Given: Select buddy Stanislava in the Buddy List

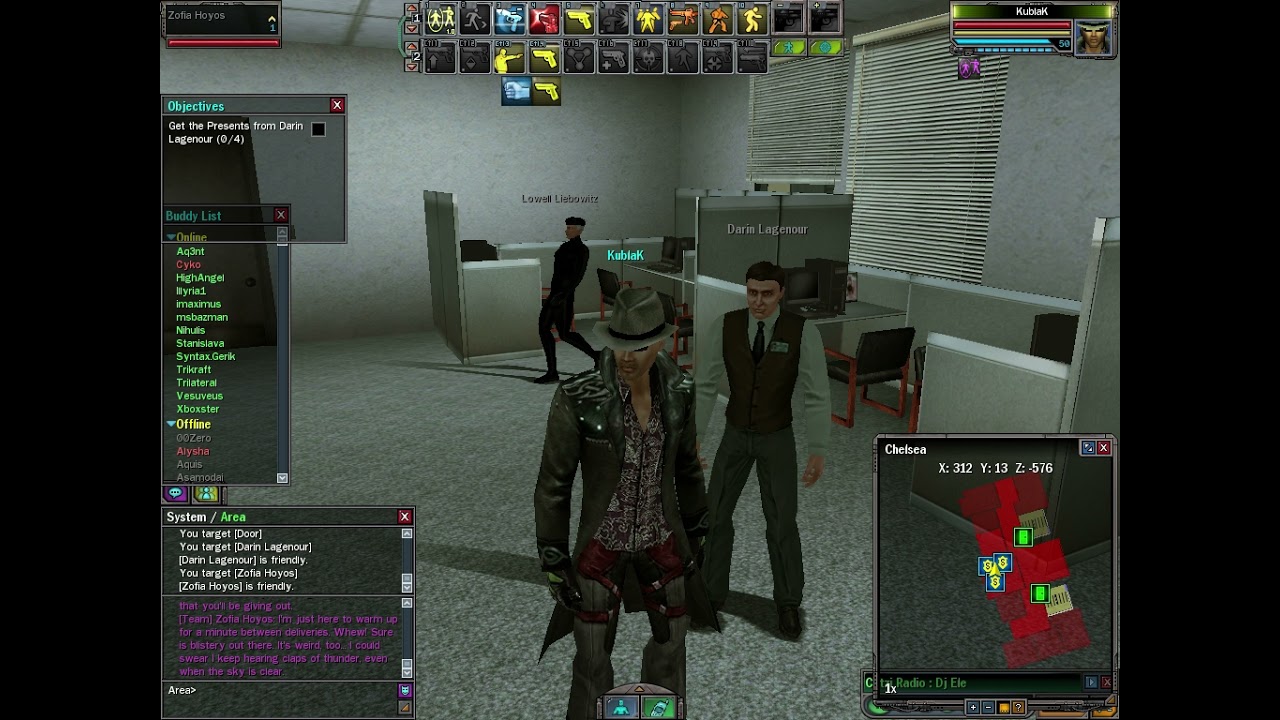Looking at the screenshot, I should 200,343.
